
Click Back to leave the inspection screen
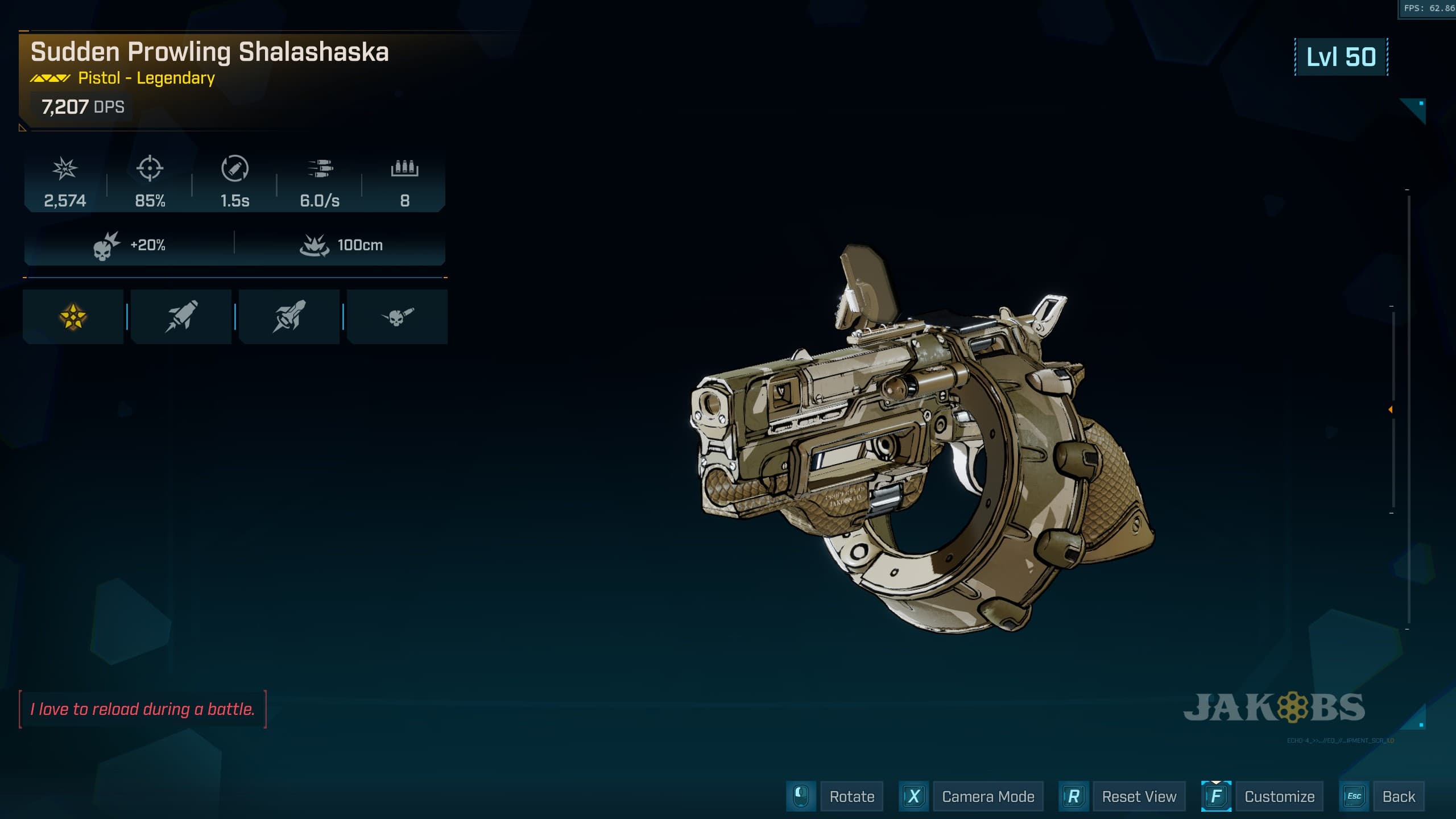click(1400, 796)
